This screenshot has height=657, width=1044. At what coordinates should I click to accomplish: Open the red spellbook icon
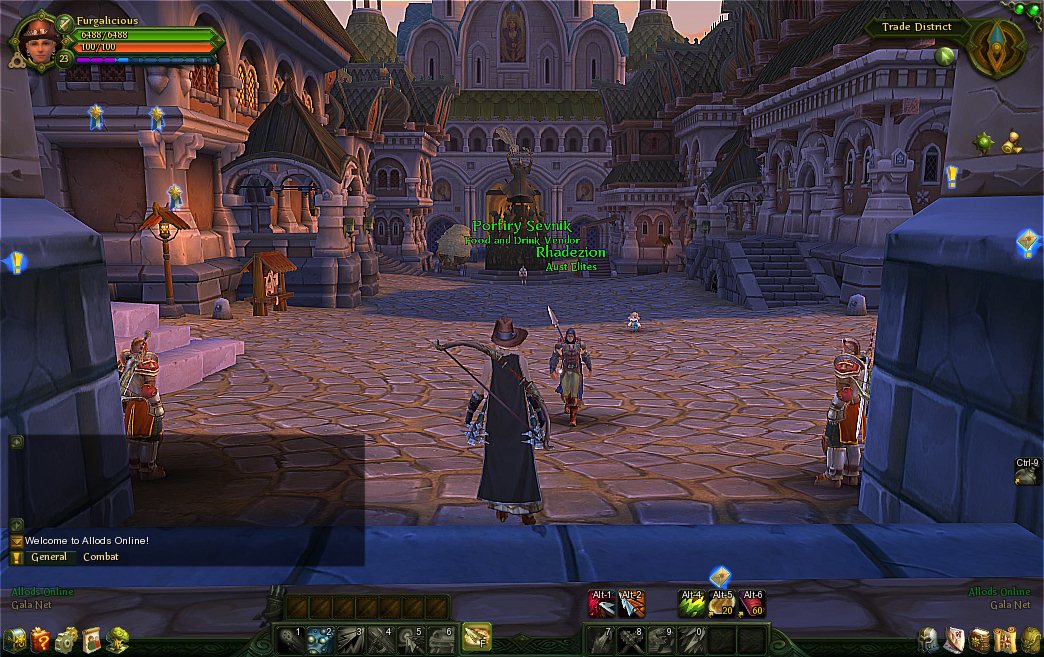click(980, 640)
